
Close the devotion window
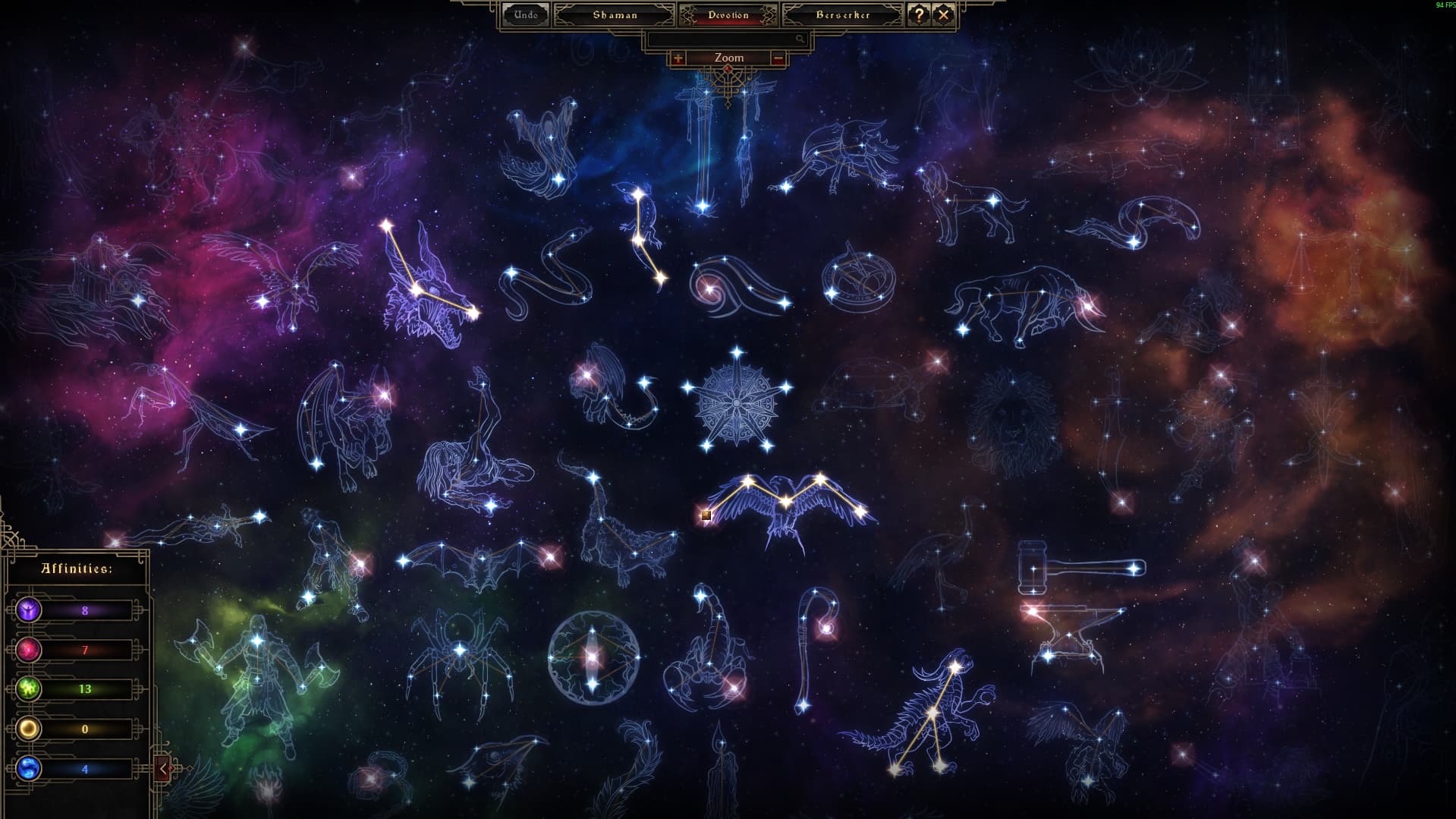943,14
